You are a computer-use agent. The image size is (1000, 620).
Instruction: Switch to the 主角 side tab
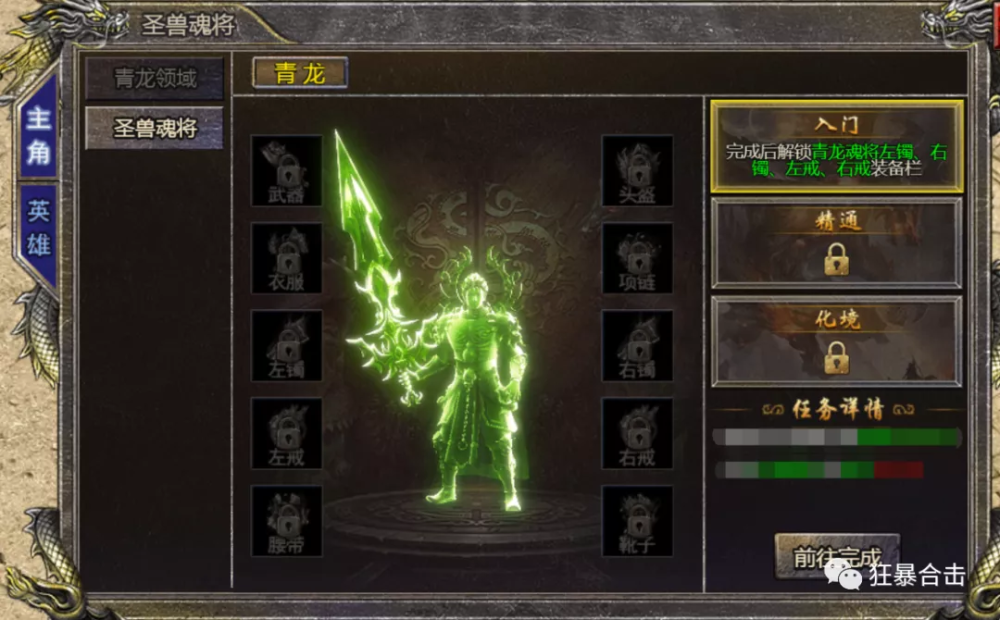coord(38,135)
